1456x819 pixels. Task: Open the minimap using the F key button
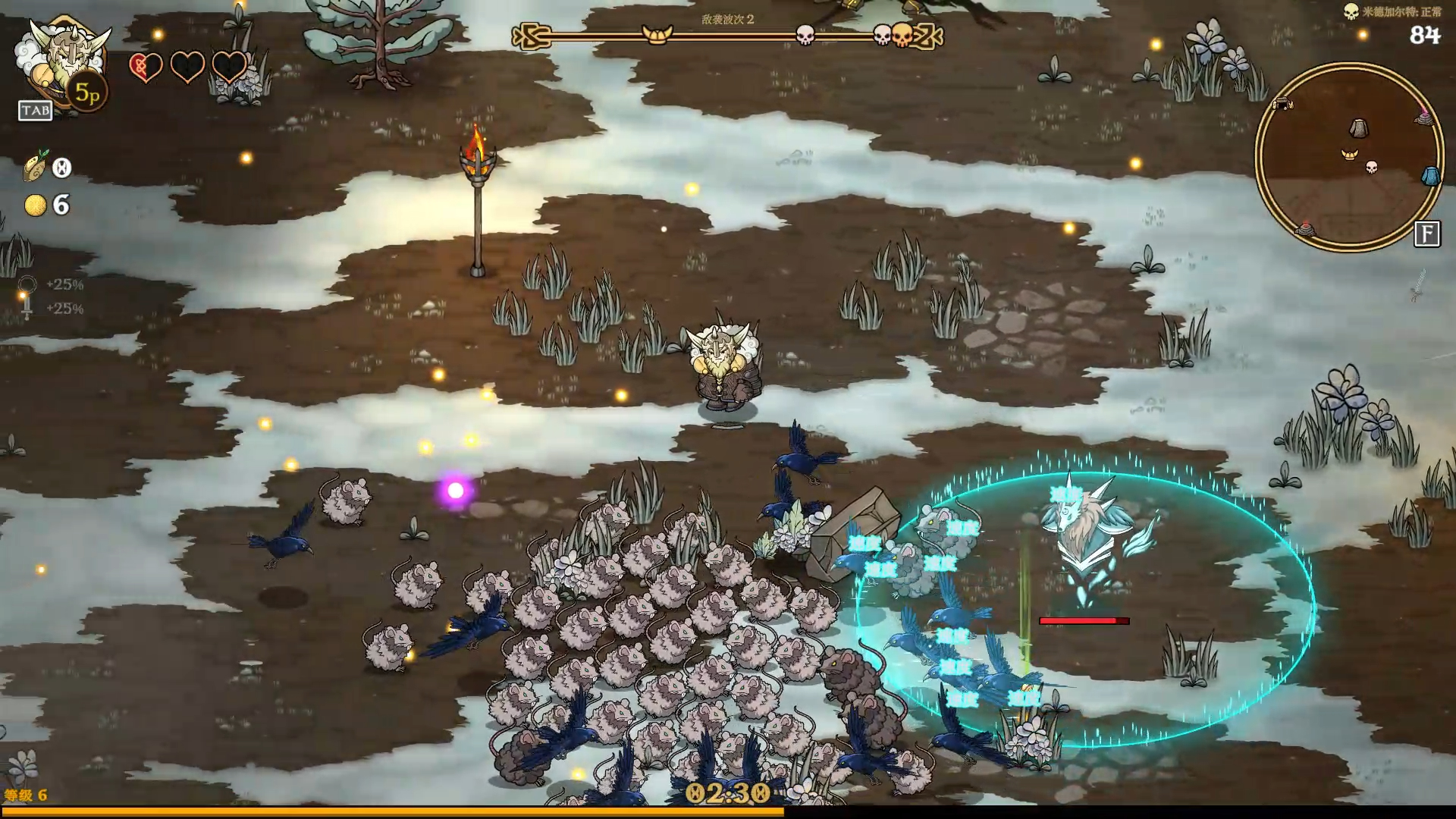coord(1429,234)
